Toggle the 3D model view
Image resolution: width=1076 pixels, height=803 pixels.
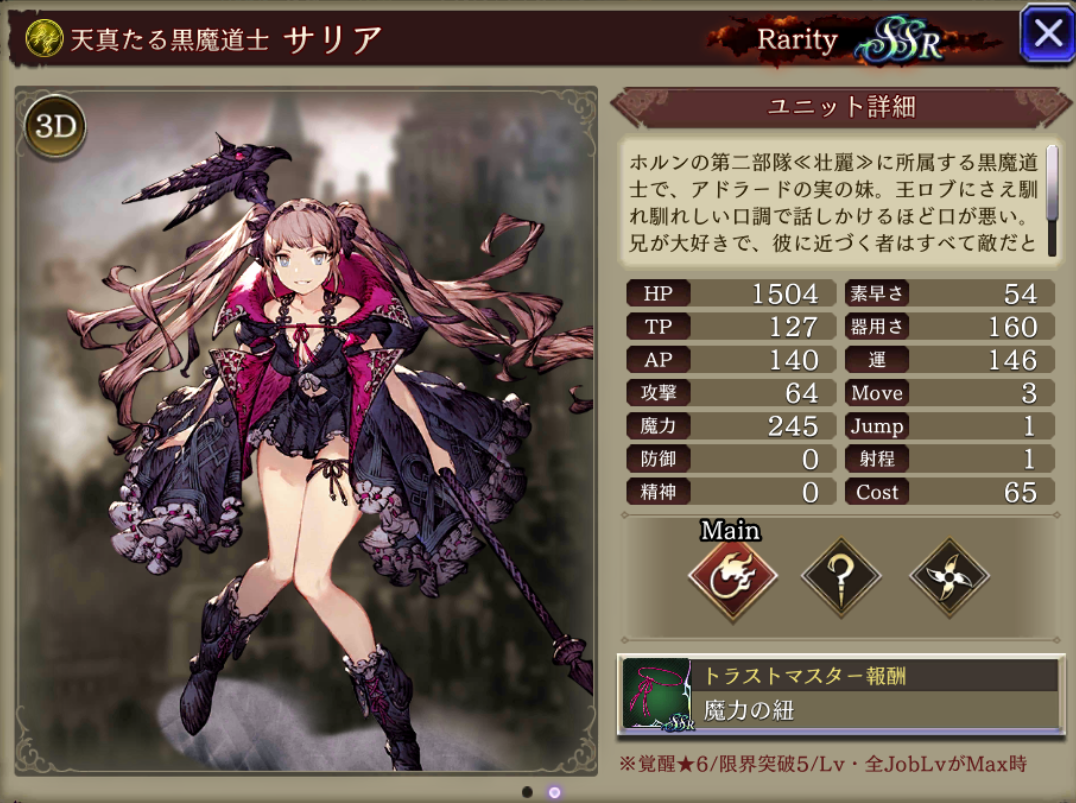tap(56, 127)
